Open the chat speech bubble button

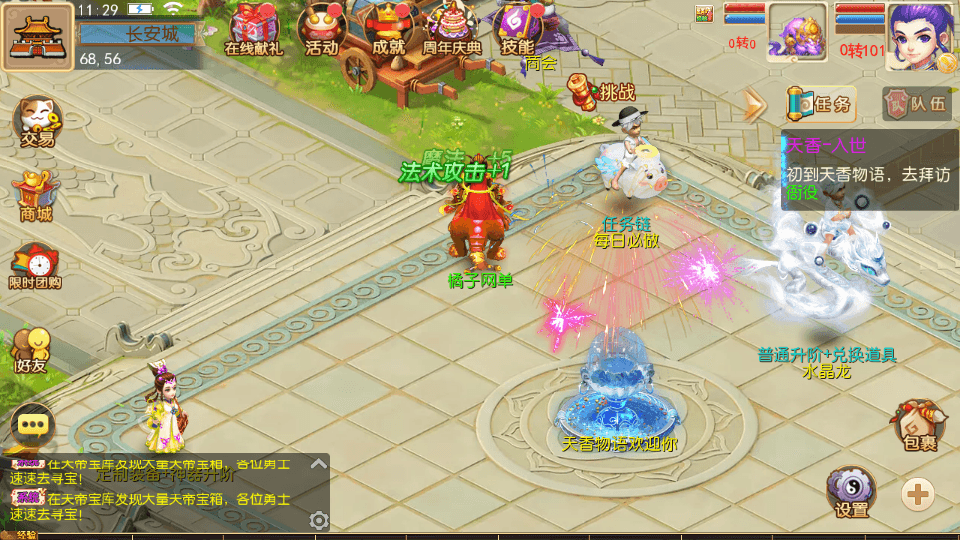pos(34,424)
